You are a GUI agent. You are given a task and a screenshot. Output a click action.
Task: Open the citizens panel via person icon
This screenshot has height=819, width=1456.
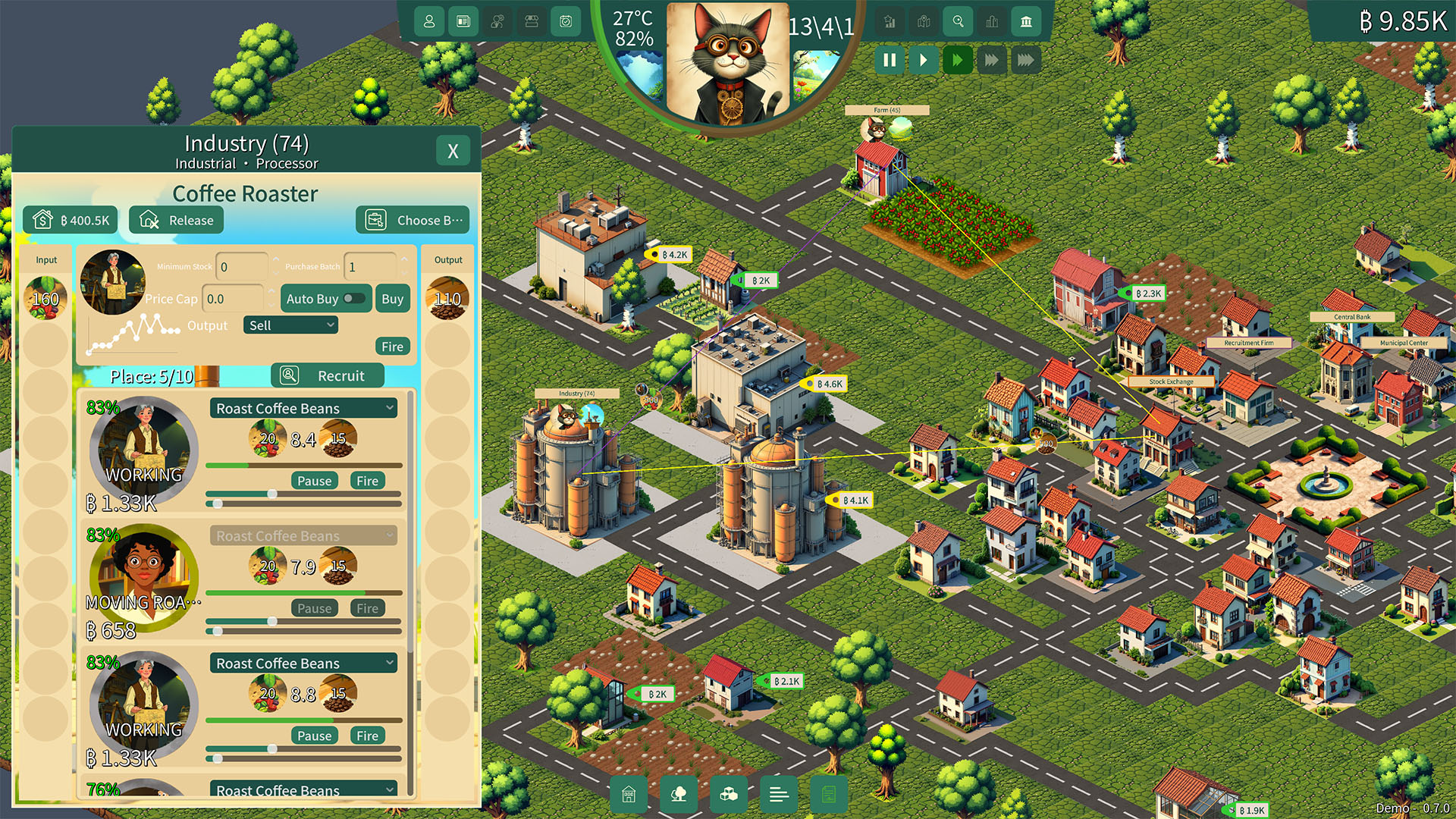click(428, 21)
